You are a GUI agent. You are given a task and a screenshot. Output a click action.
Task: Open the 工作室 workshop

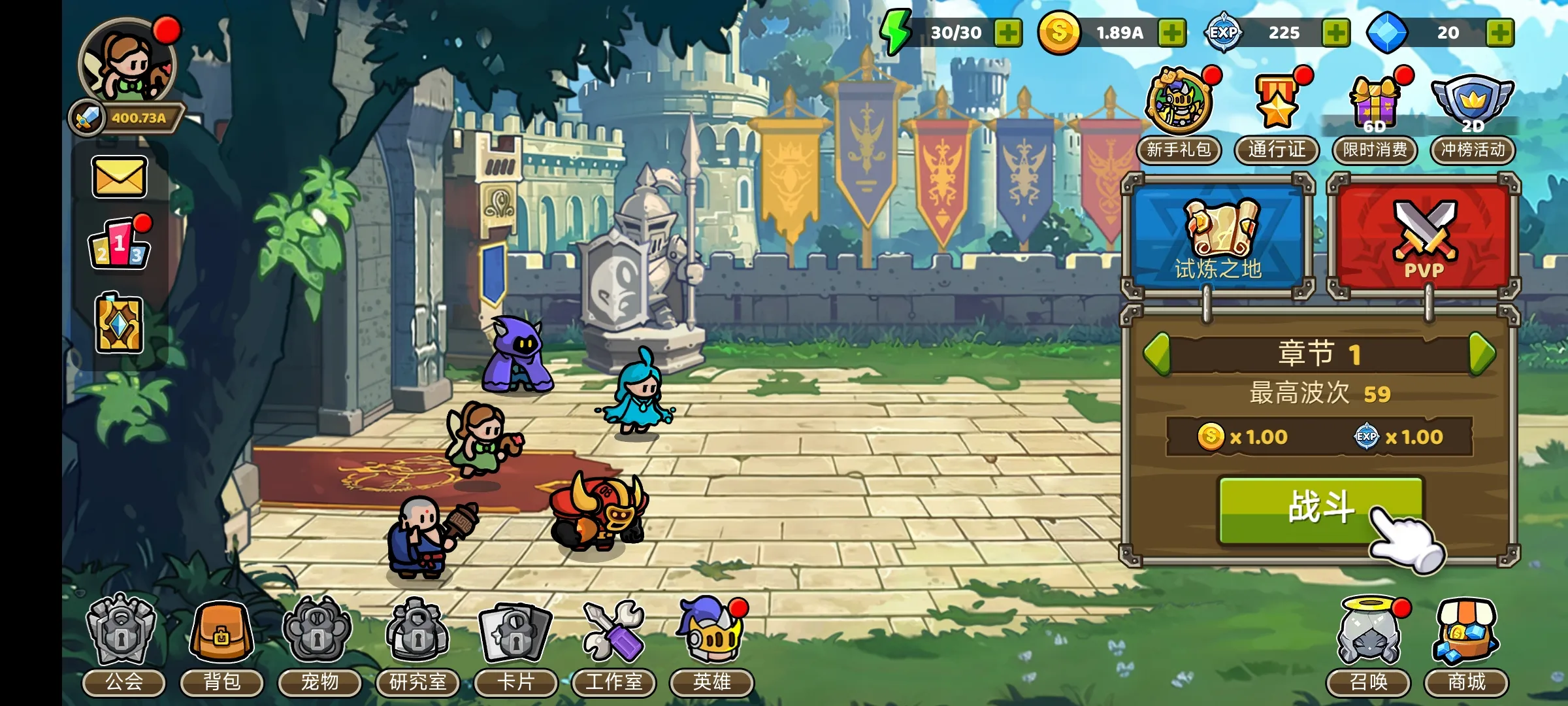[x=613, y=644]
